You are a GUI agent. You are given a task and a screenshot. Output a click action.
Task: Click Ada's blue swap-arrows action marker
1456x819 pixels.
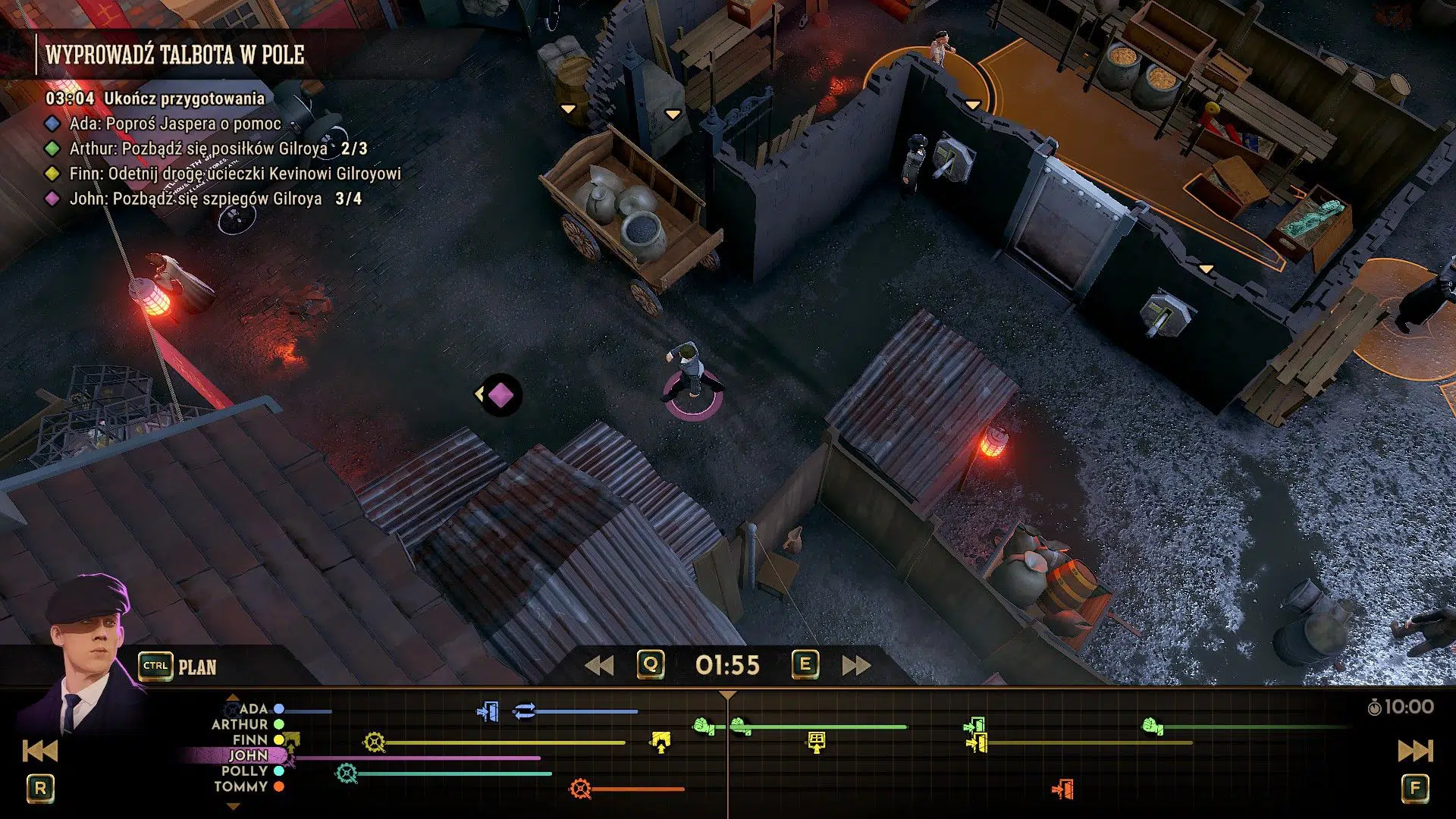coord(524,711)
